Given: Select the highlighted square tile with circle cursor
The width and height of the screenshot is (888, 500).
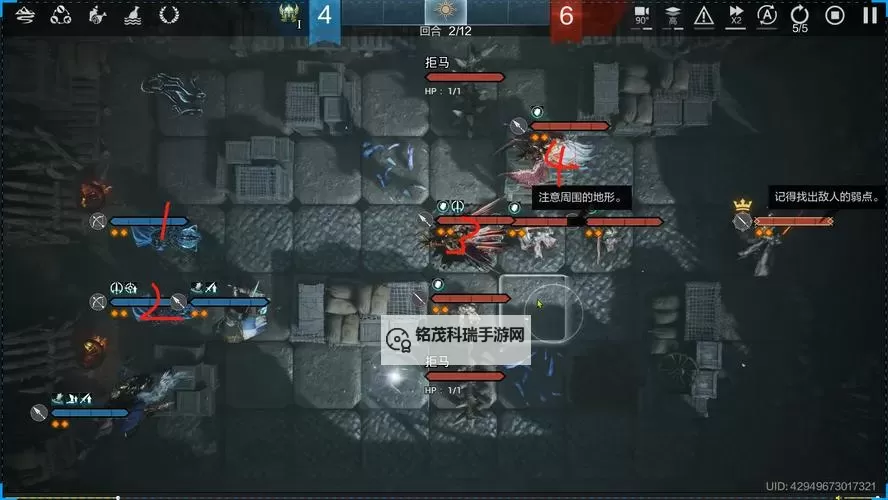Looking at the screenshot, I should 534,307.
